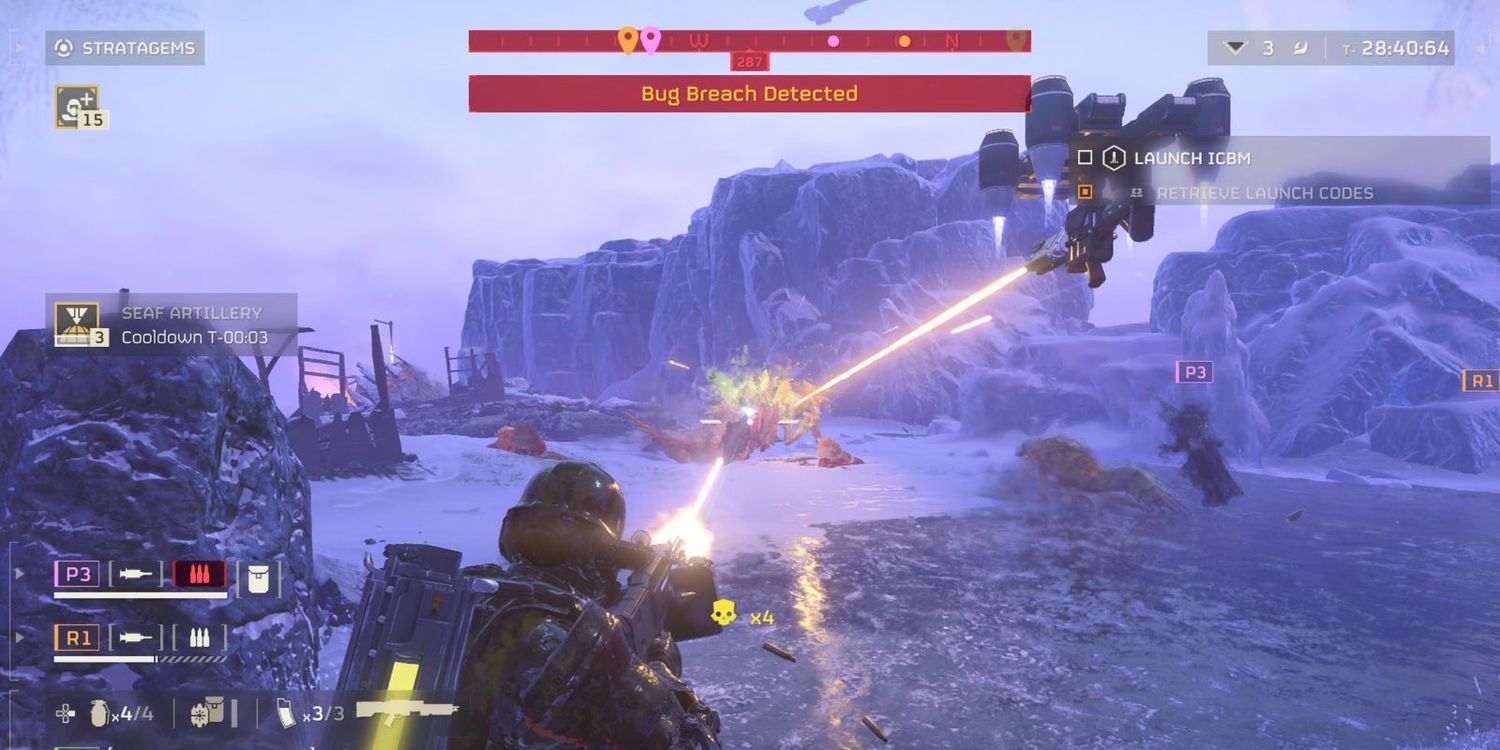Select the Retrieve Launch Codes sub-objective
Screen dimensions: 1500x750
pos(1264,192)
